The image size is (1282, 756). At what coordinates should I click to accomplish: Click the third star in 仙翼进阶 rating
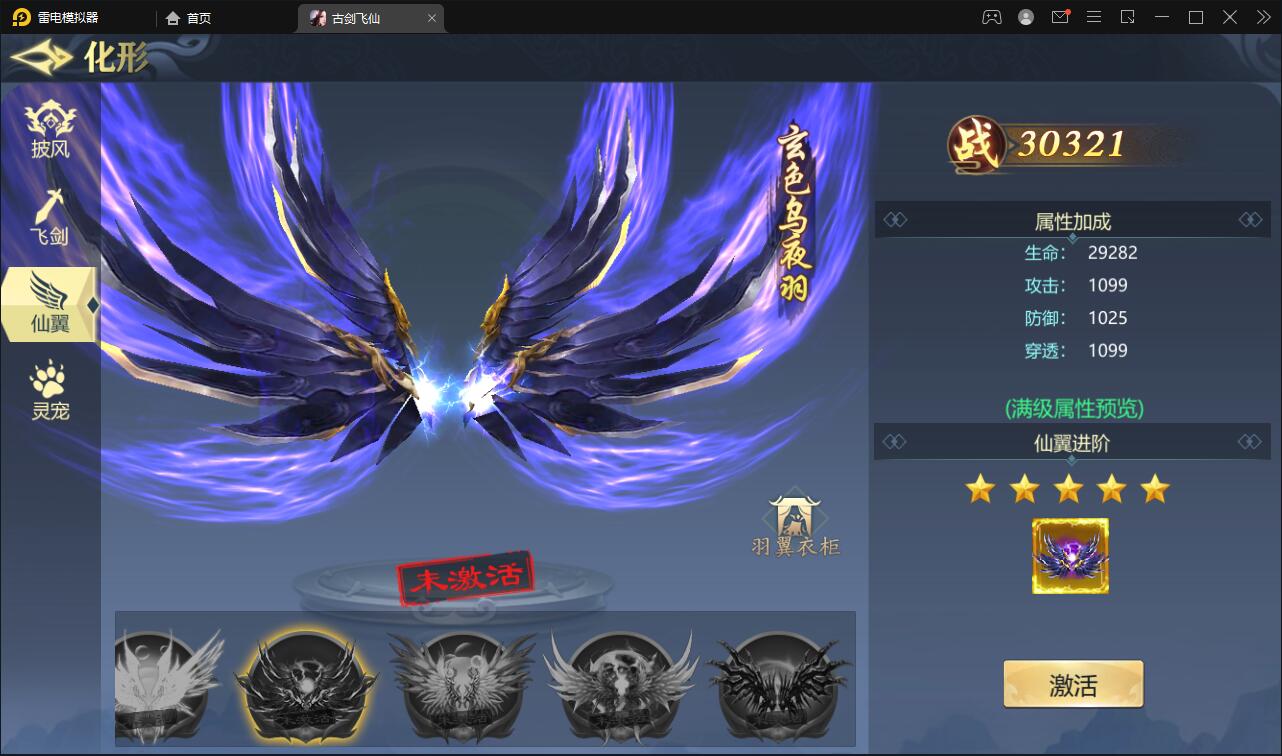point(1069,488)
